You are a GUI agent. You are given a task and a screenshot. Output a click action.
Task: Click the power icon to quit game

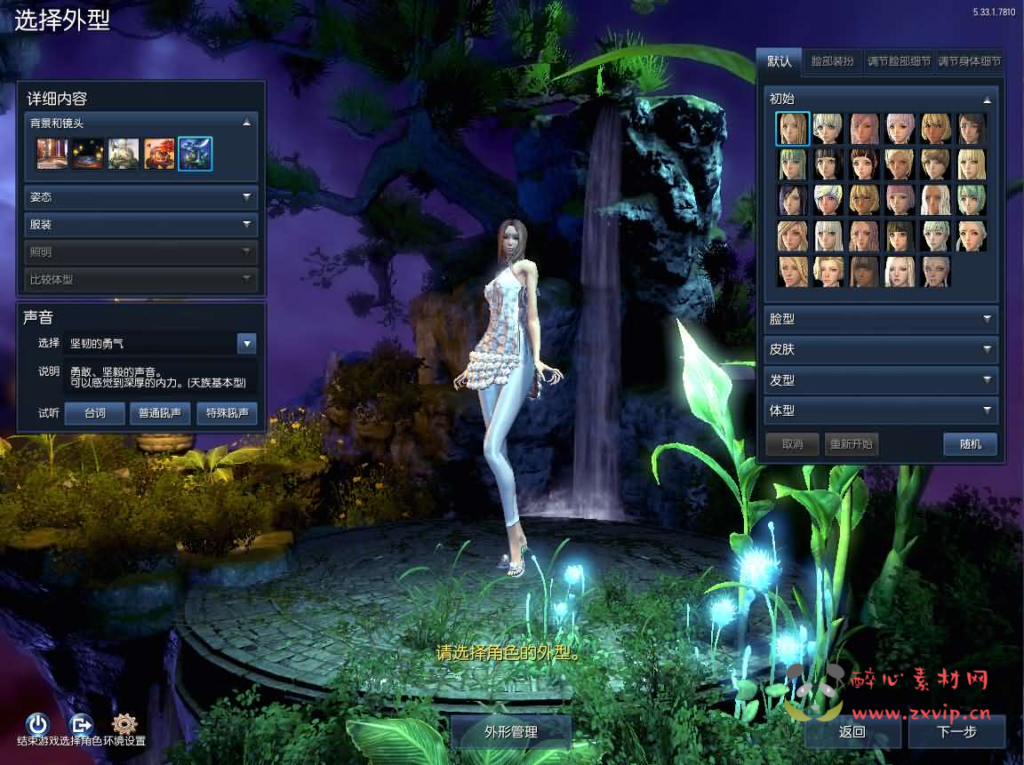(37, 723)
